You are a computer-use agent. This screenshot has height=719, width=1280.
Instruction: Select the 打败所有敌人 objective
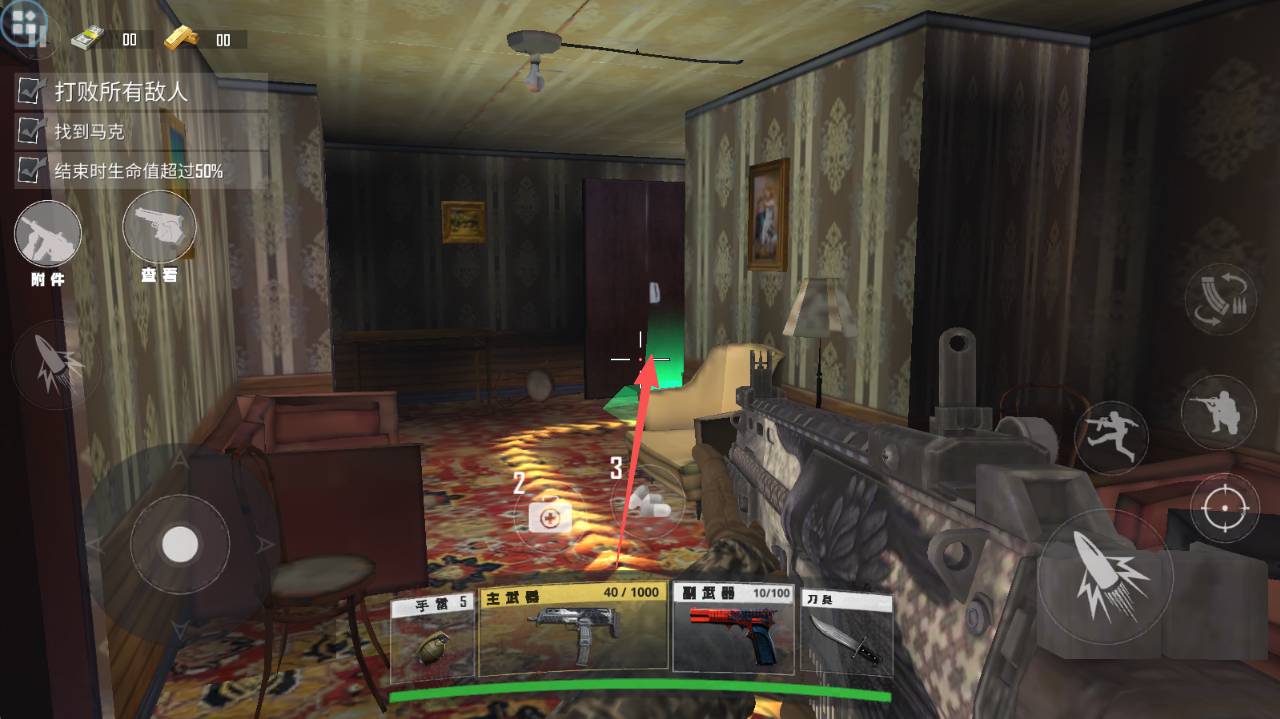[x=121, y=92]
